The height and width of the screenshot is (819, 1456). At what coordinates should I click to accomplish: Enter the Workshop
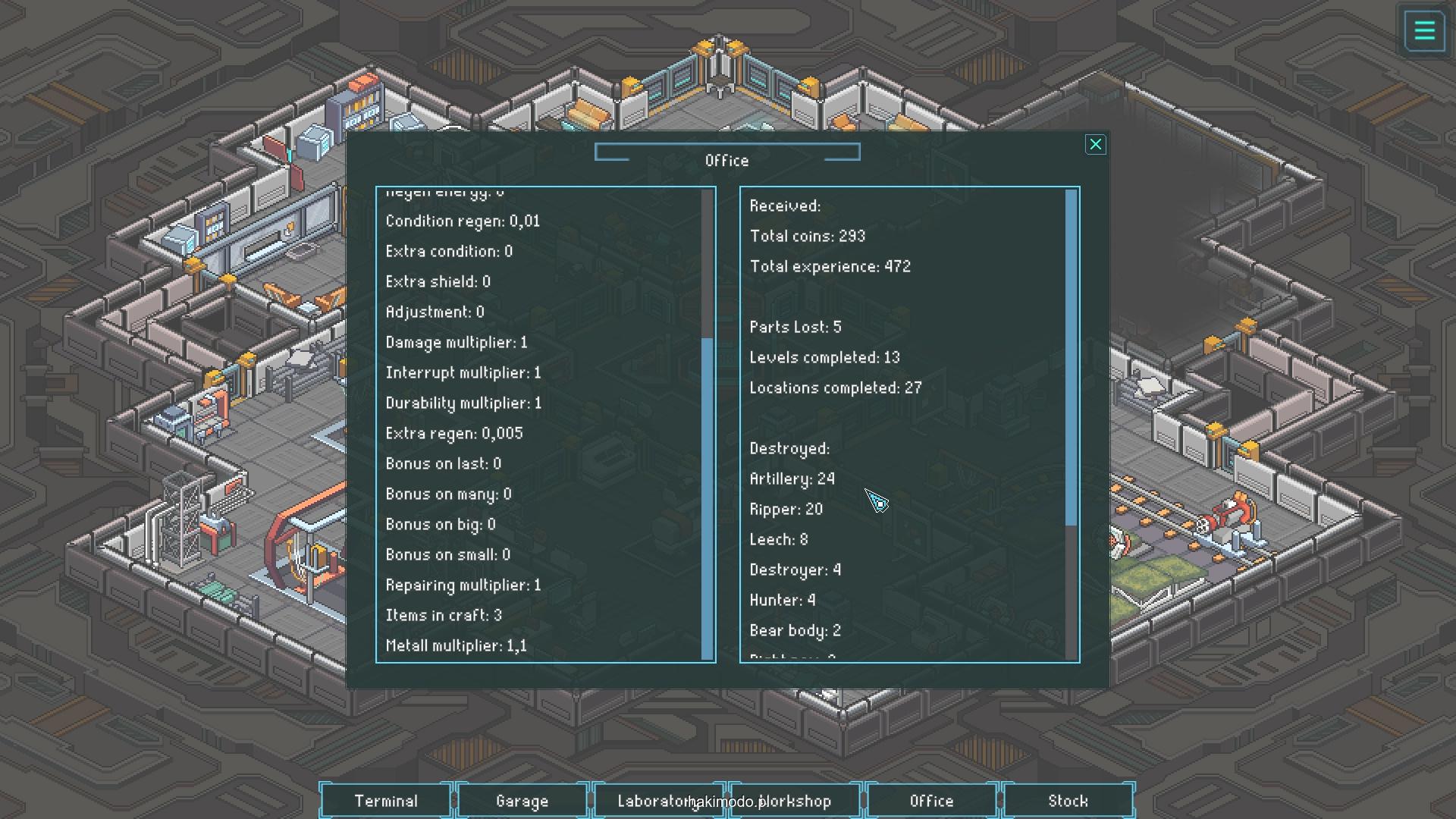pos(796,801)
